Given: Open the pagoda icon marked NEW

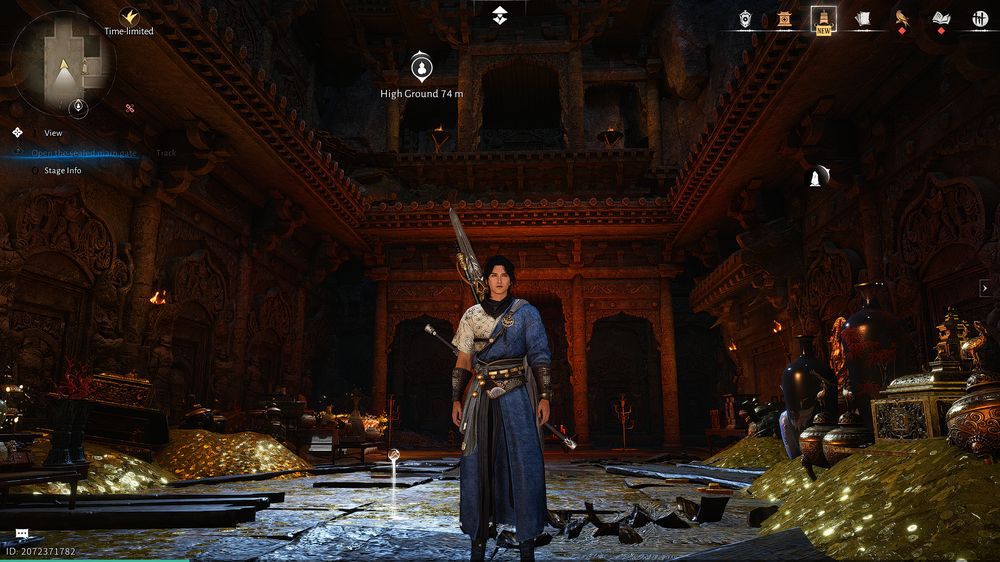Looking at the screenshot, I should [x=824, y=18].
